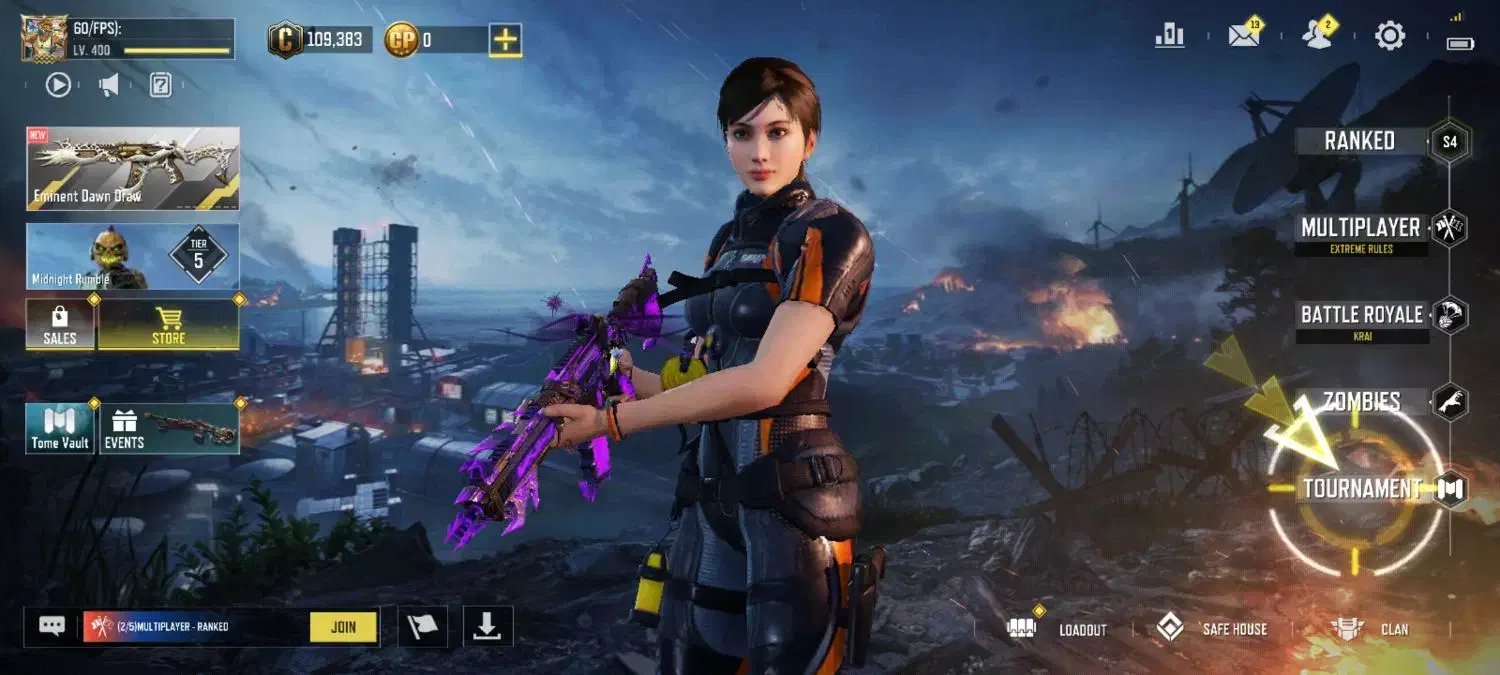The width and height of the screenshot is (1500, 675).
Task: Open the mail inbox envelope
Action: coord(1243,36)
